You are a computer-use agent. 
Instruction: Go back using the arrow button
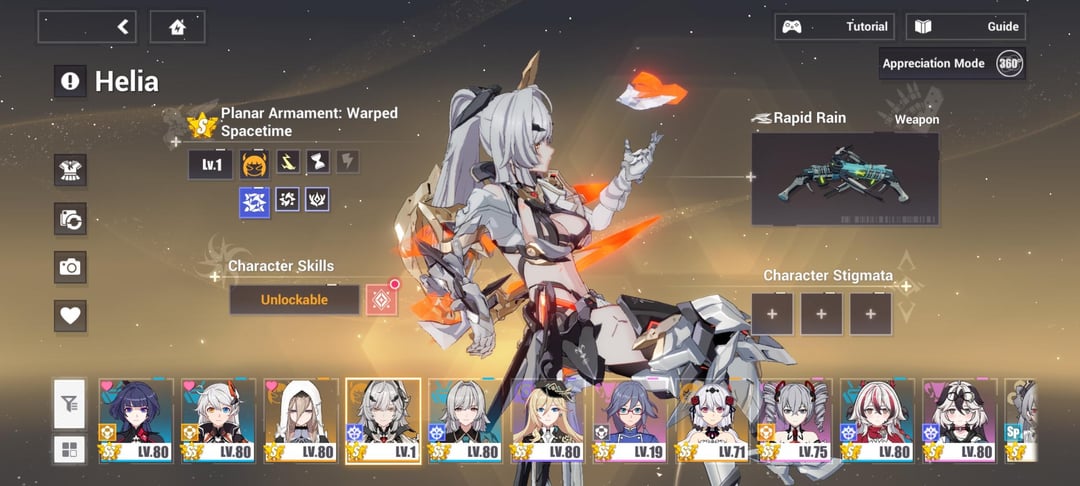(x=124, y=27)
